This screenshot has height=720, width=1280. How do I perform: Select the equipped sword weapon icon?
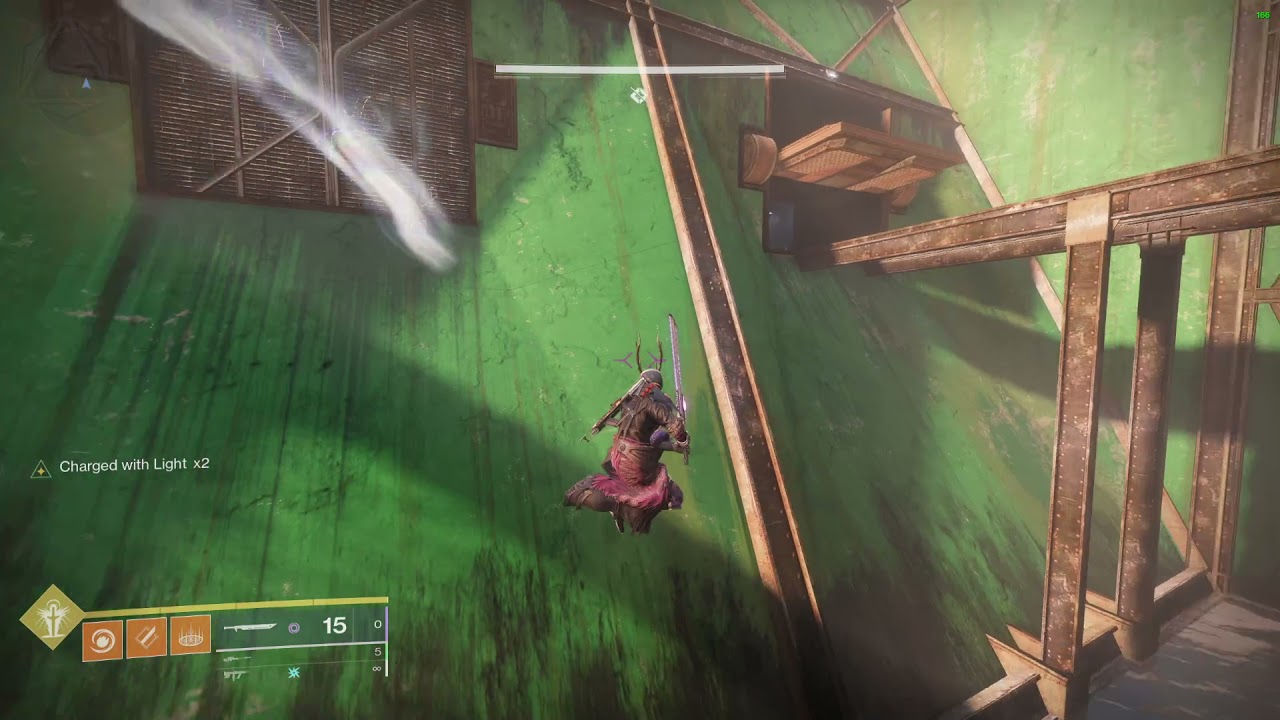(x=250, y=627)
